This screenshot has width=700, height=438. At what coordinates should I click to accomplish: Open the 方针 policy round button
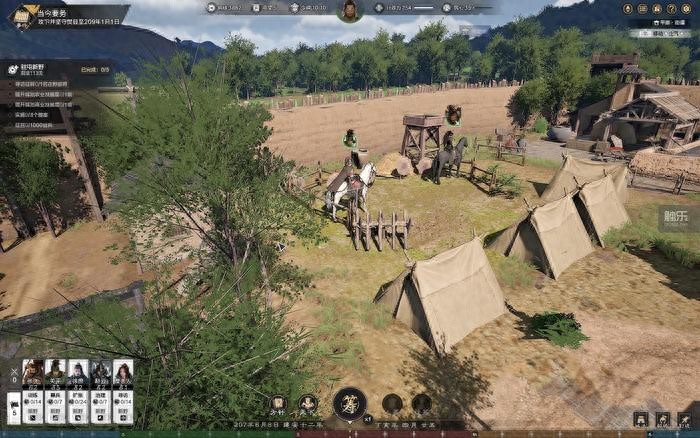click(x=279, y=404)
